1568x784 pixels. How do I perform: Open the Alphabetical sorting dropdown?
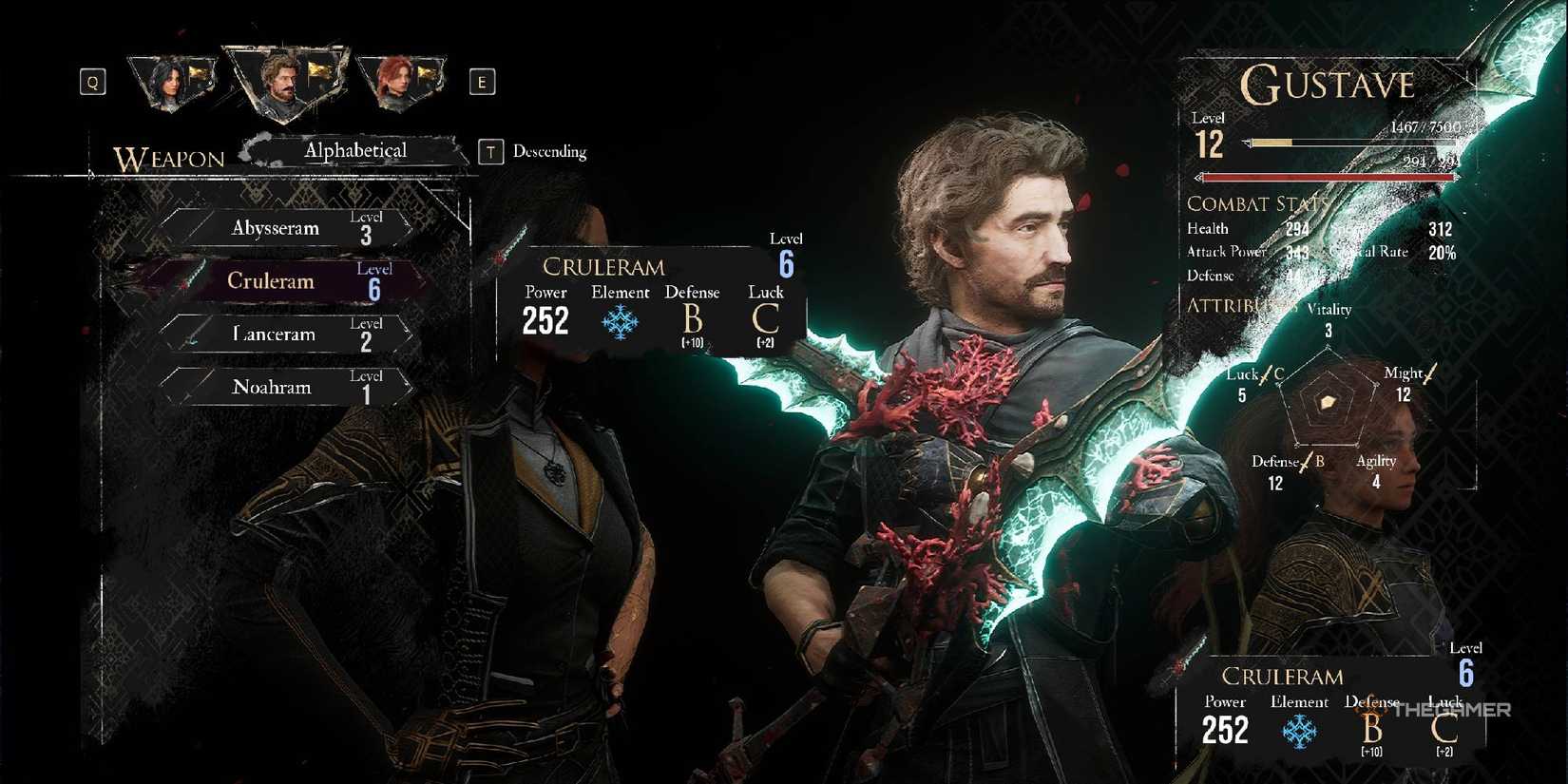tap(354, 150)
